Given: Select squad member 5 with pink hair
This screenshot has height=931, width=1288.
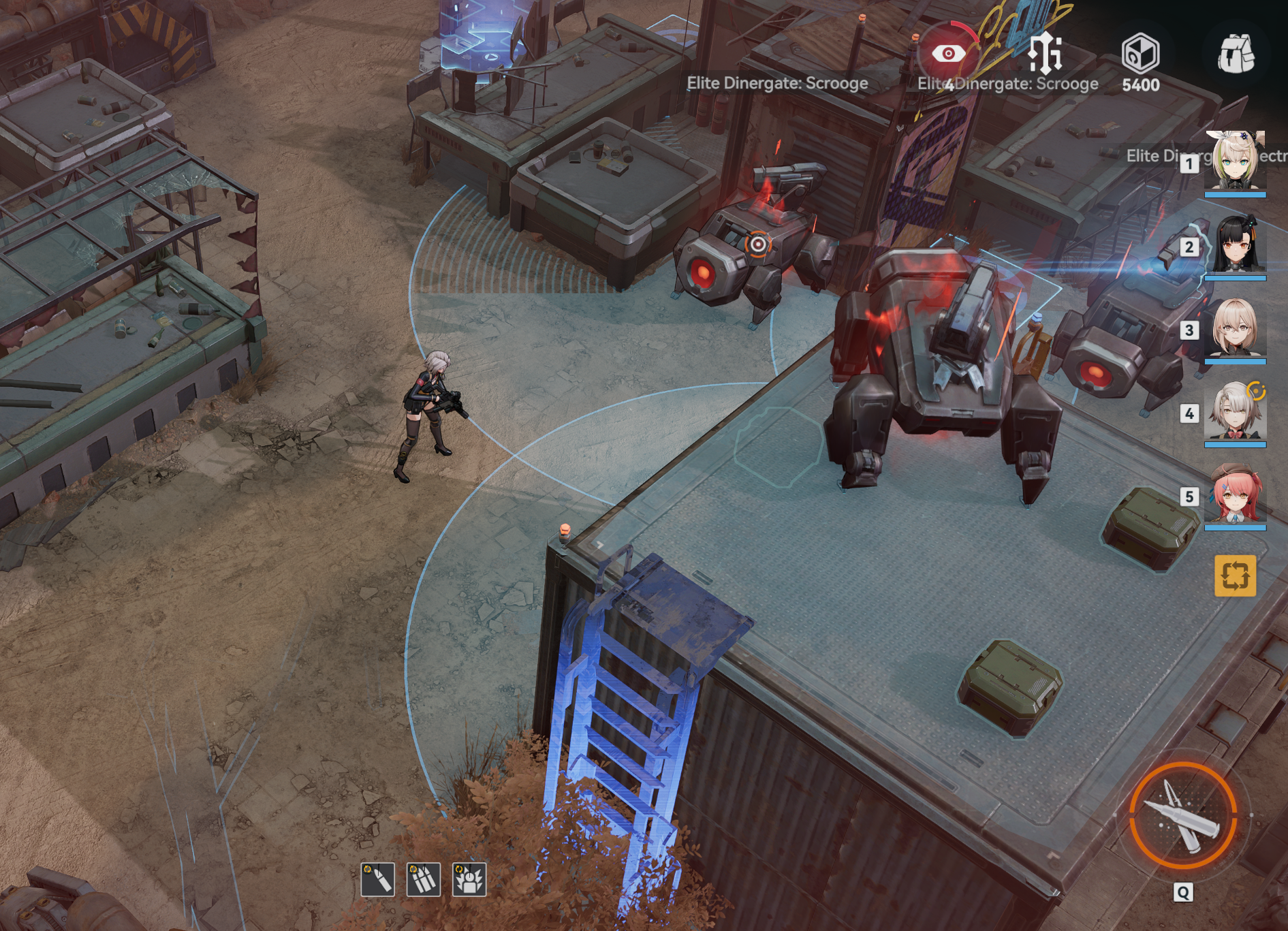Looking at the screenshot, I should (x=1235, y=495).
